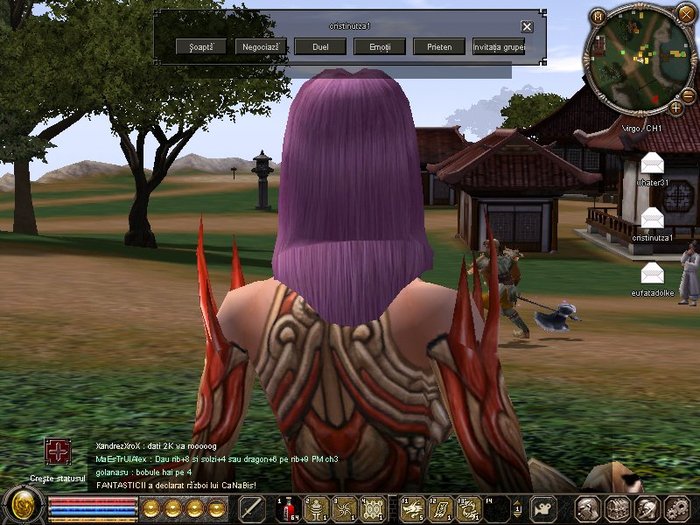Click the minimap's top-left round button
Screen dimensions: 700x525
(x=597, y=17)
